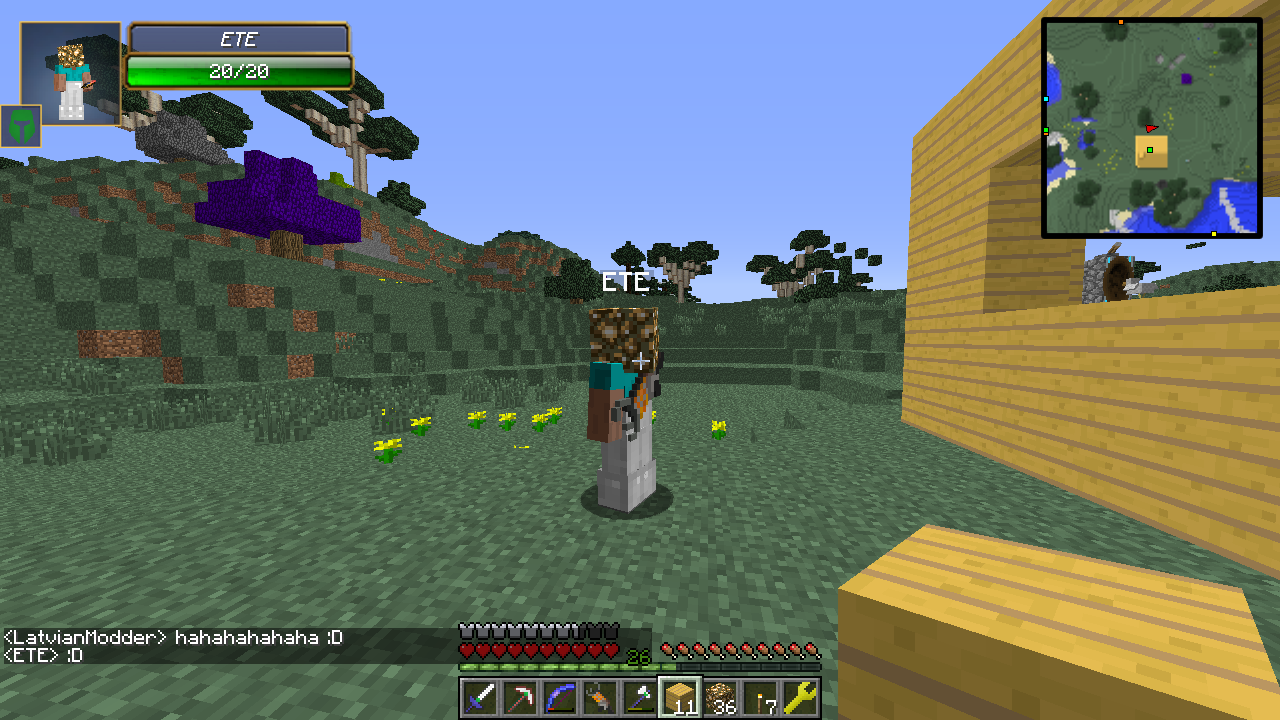Pick the torch hotbar slot

pyautogui.click(x=760, y=697)
